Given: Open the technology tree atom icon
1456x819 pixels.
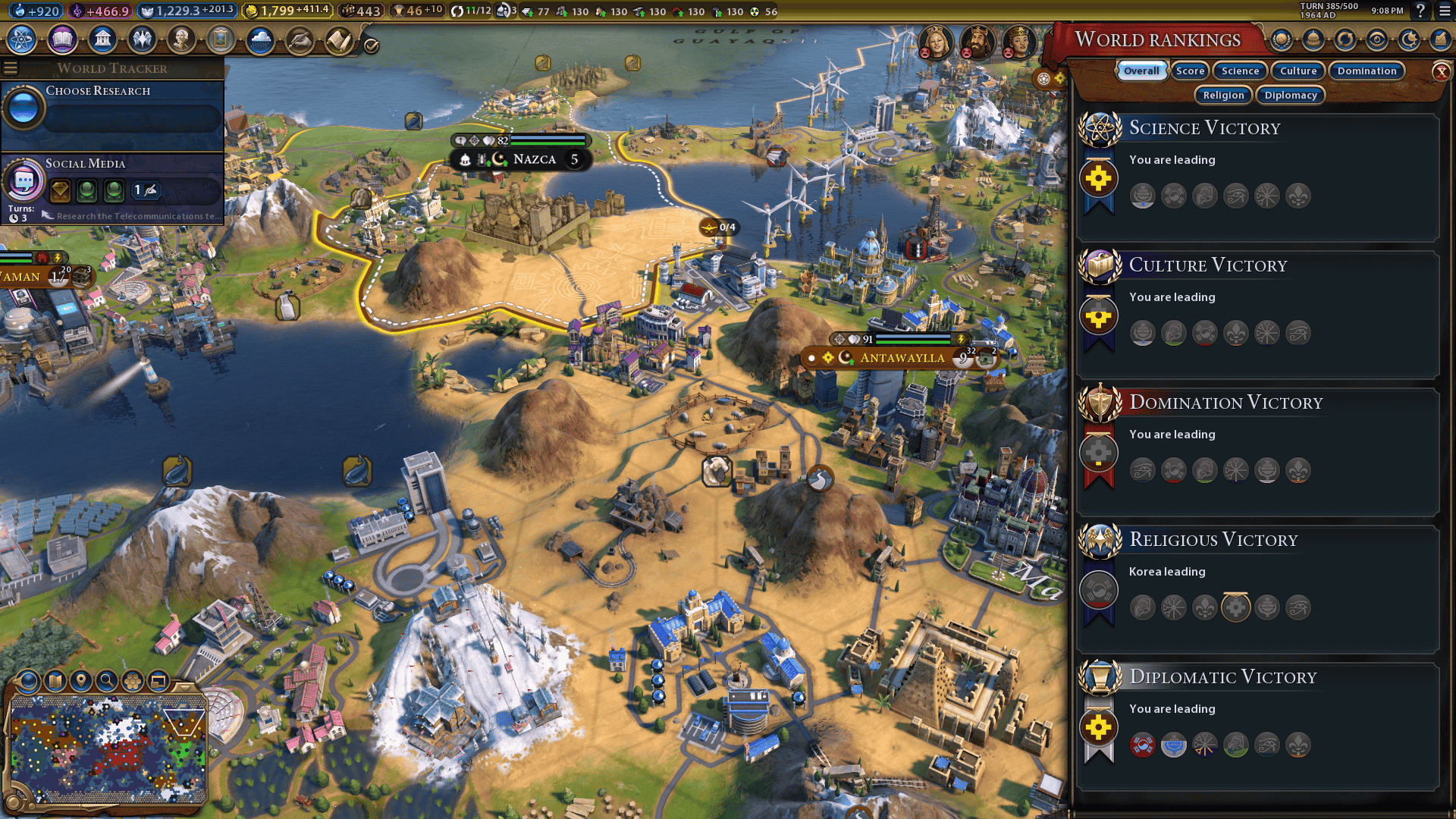Looking at the screenshot, I should tap(23, 39).
